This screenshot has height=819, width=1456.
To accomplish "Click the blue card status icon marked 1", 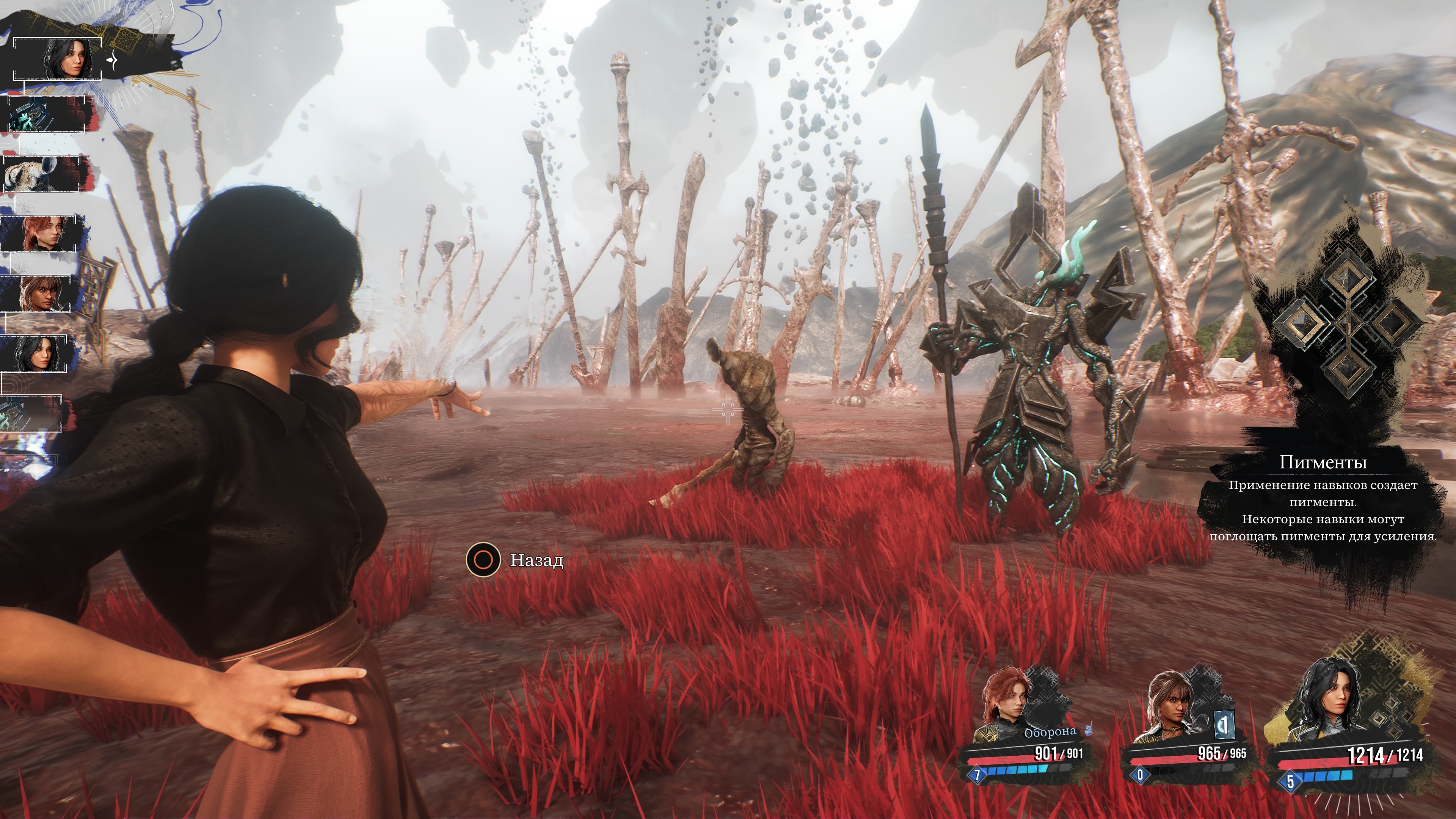I will coord(1224,726).
